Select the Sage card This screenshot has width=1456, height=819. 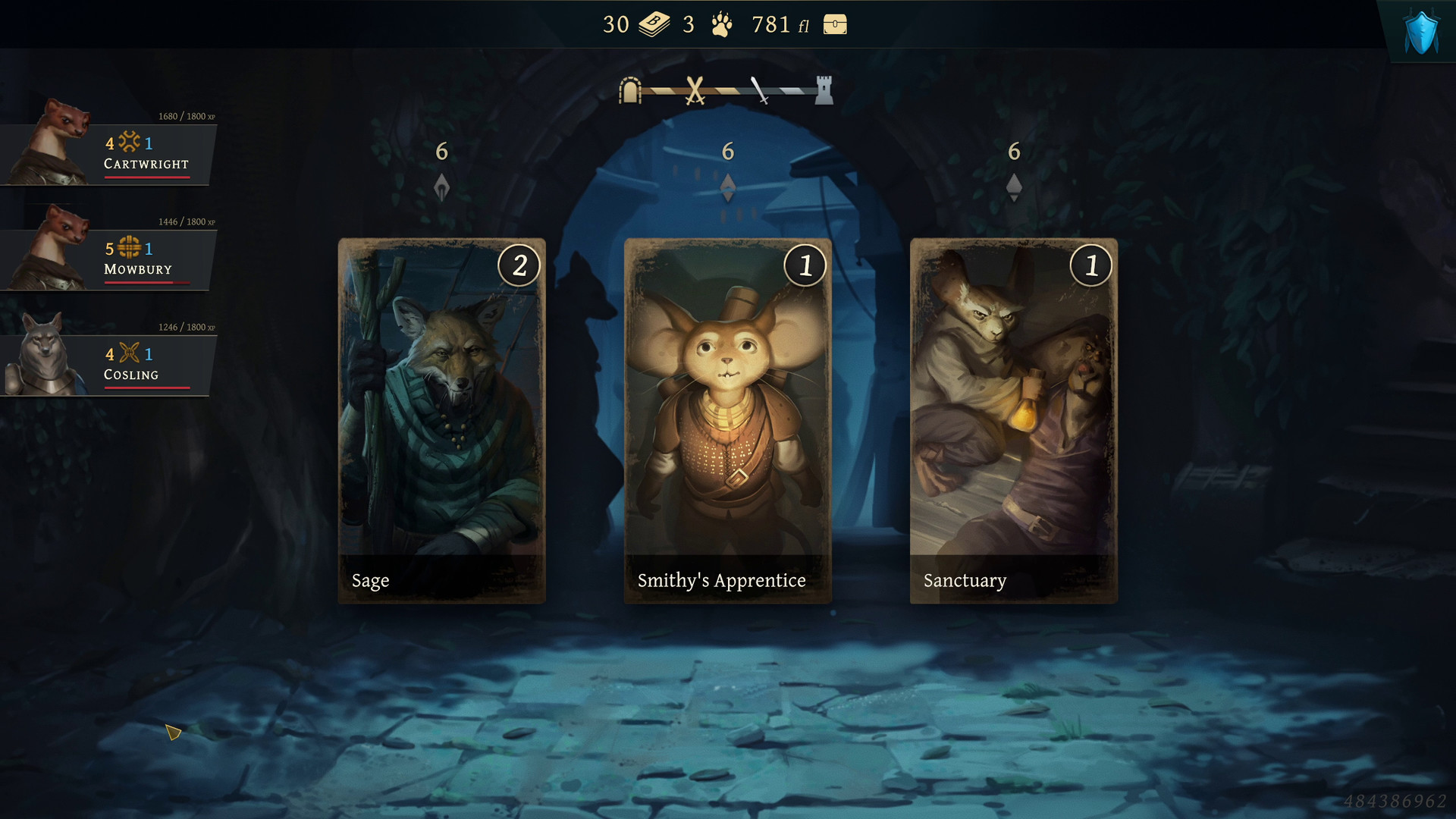(x=442, y=421)
